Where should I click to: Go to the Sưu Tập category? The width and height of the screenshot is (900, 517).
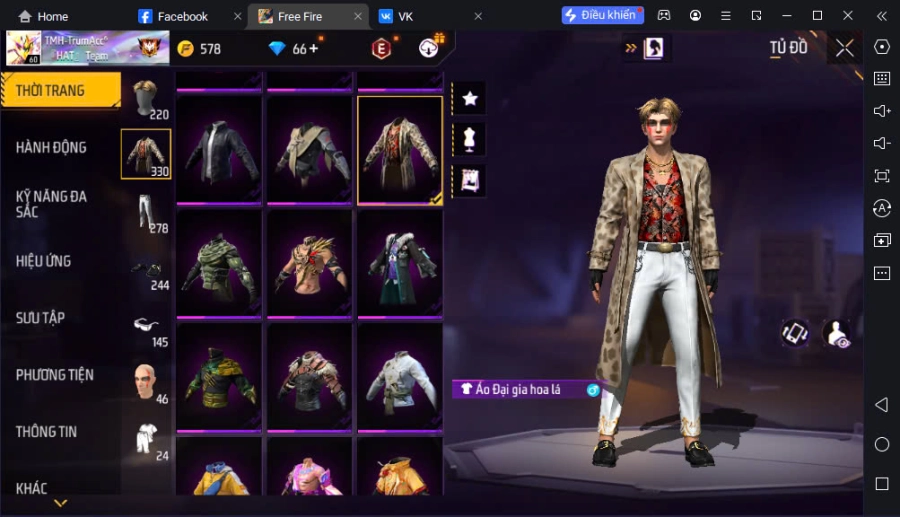click(41, 318)
